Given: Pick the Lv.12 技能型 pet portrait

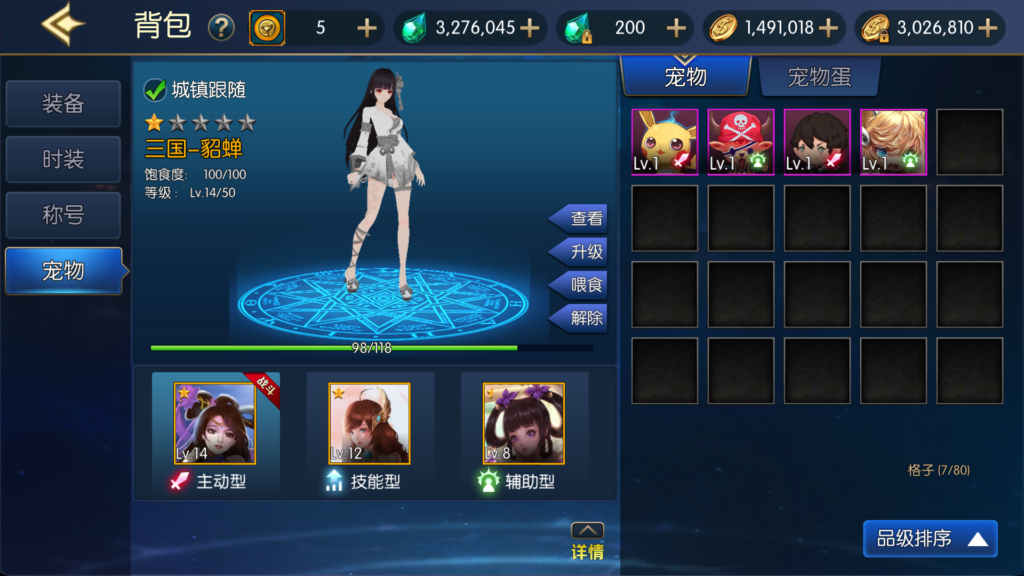Looking at the screenshot, I should (369, 424).
